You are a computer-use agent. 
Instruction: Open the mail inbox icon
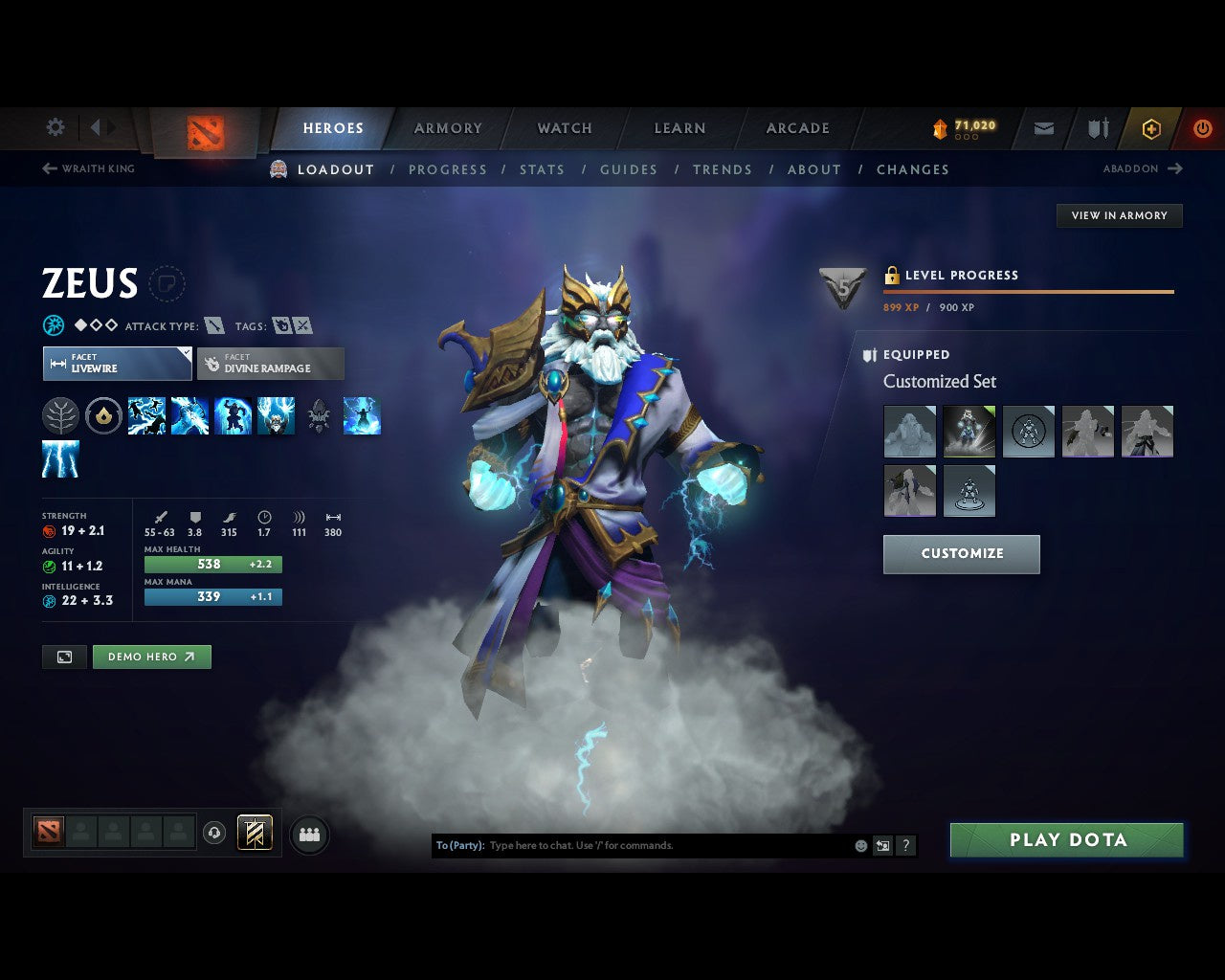pyautogui.click(x=1042, y=127)
